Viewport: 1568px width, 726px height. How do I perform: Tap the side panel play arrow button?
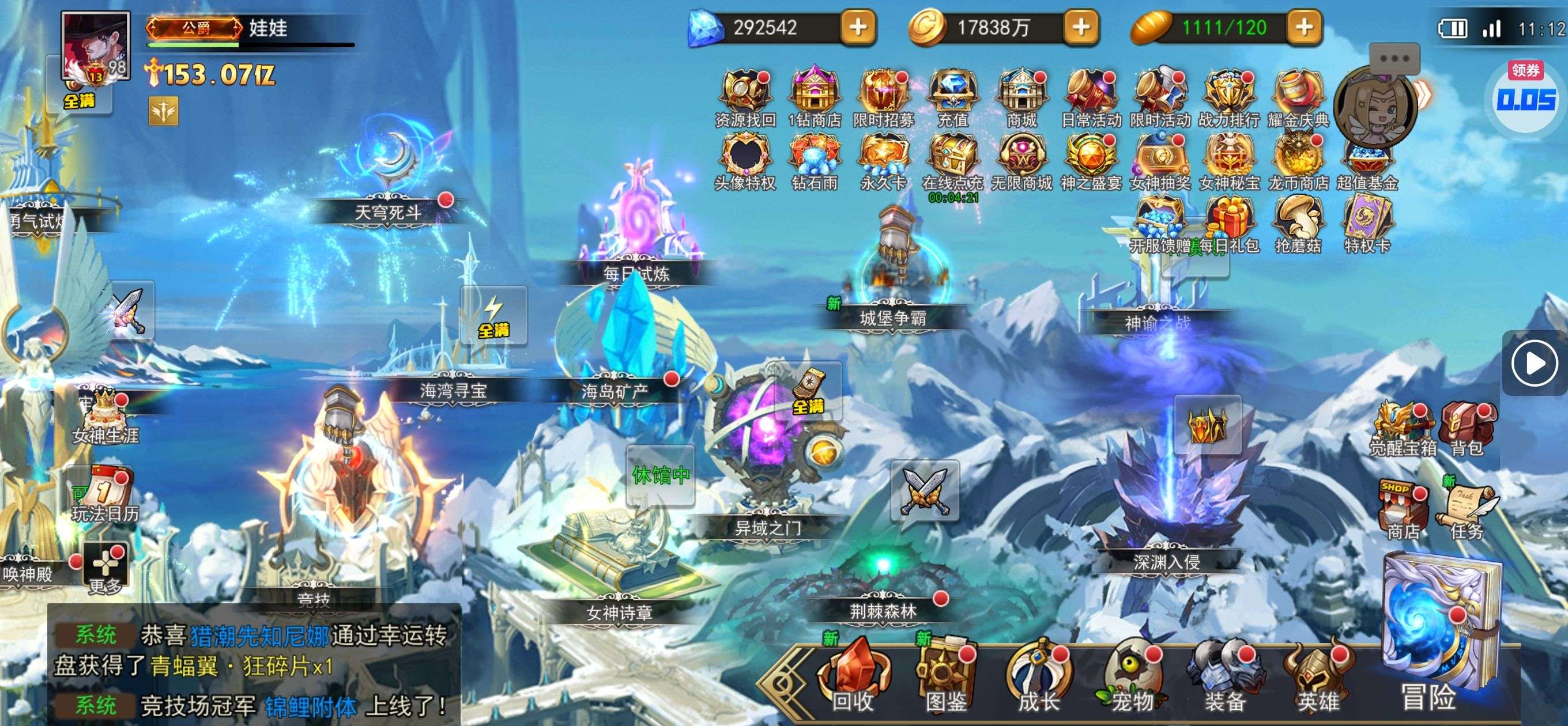click(x=1535, y=364)
